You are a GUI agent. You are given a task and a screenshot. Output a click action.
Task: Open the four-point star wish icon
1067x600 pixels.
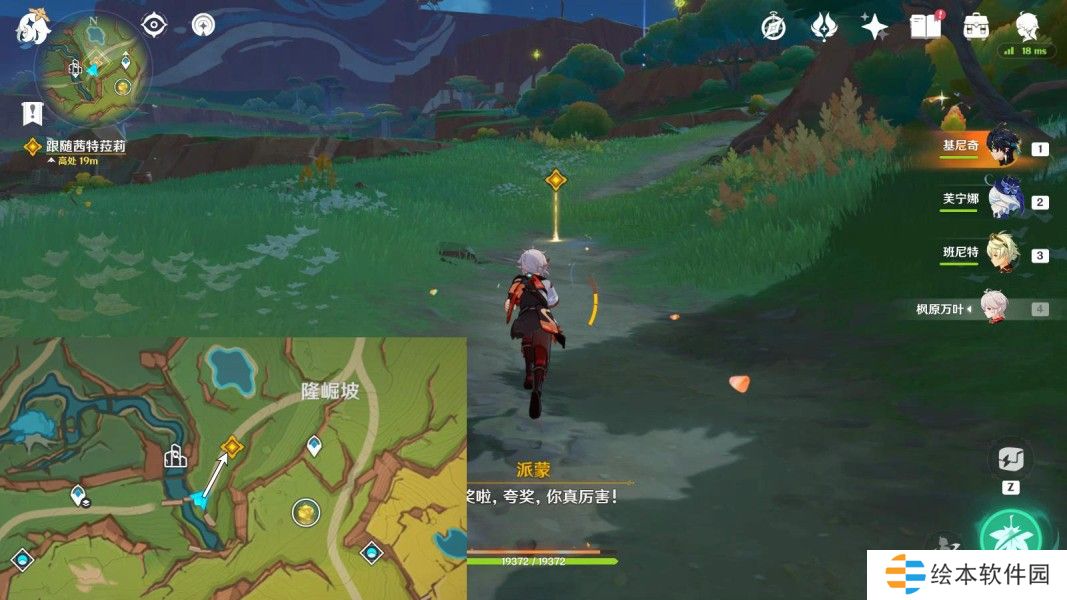pos(874,27)
